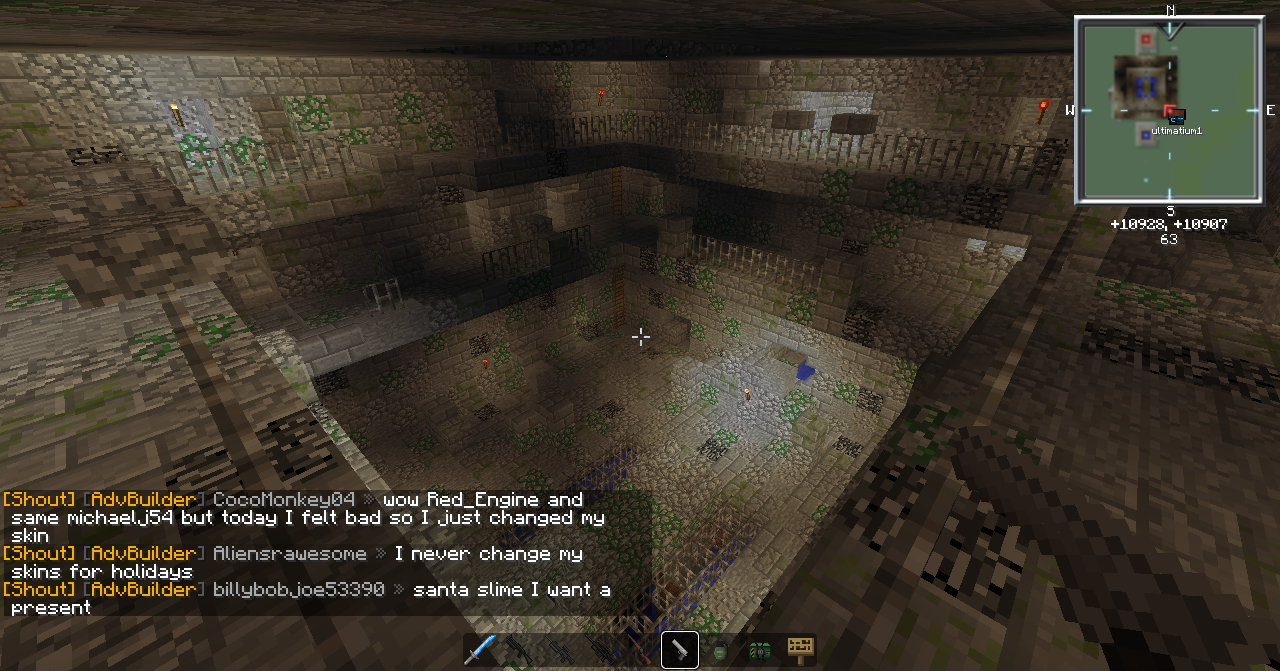Image resolution: width=1280 pixels, height=671 pixels.
Task: Click the red square marker on minimap
Action: [x=1145, y=40]
